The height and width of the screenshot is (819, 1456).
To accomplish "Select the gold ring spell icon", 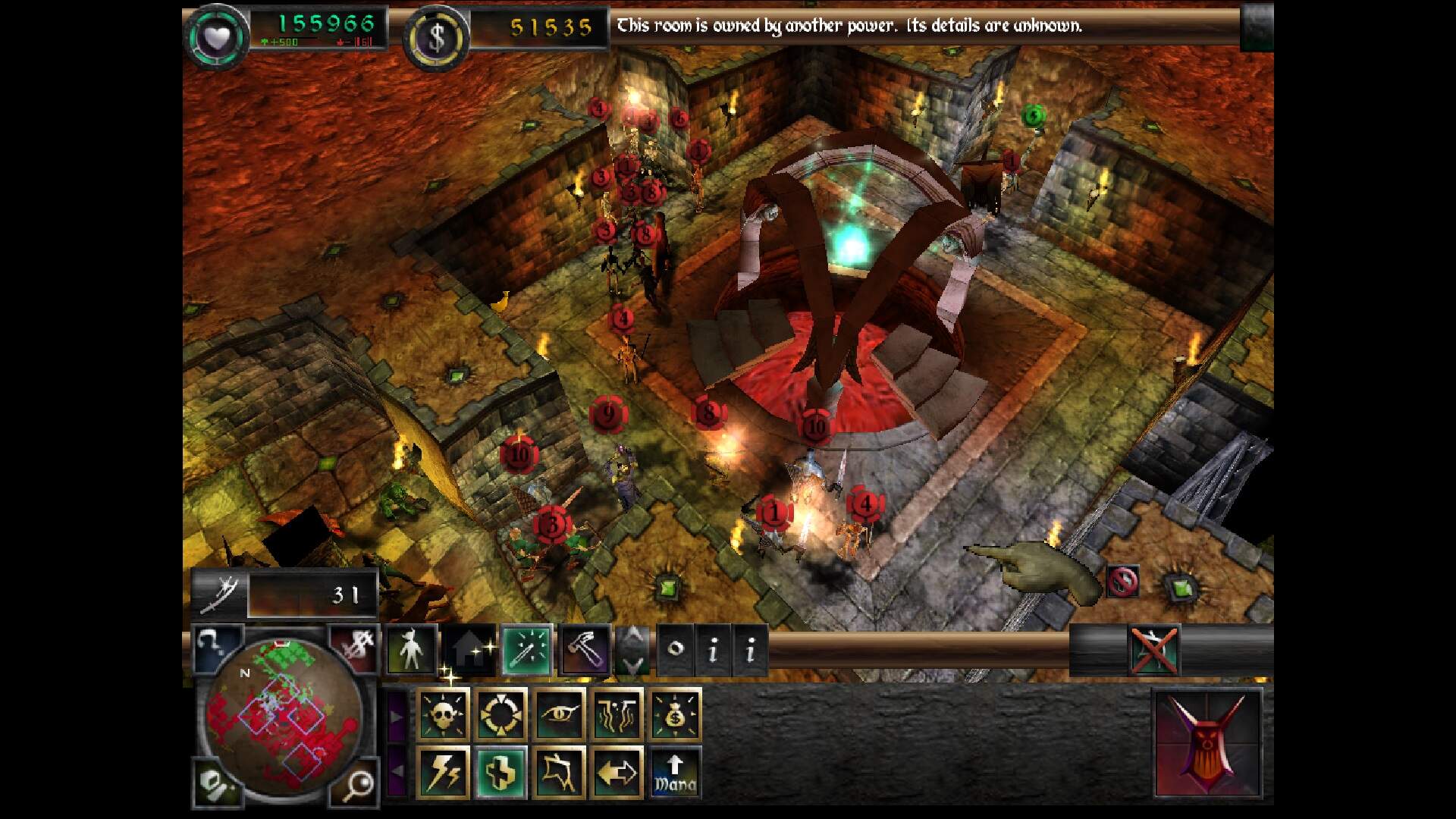I will click(501, 714).
